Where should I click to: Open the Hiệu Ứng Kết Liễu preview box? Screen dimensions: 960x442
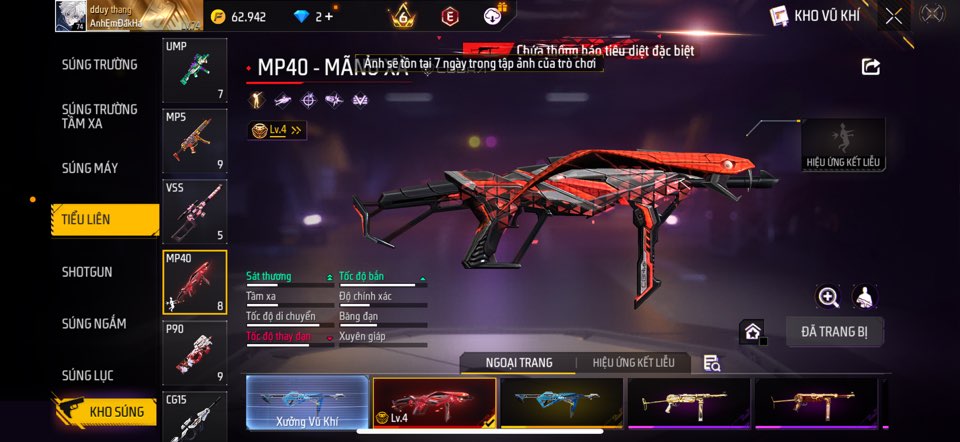pyautogui.click(x=844, y=144)
